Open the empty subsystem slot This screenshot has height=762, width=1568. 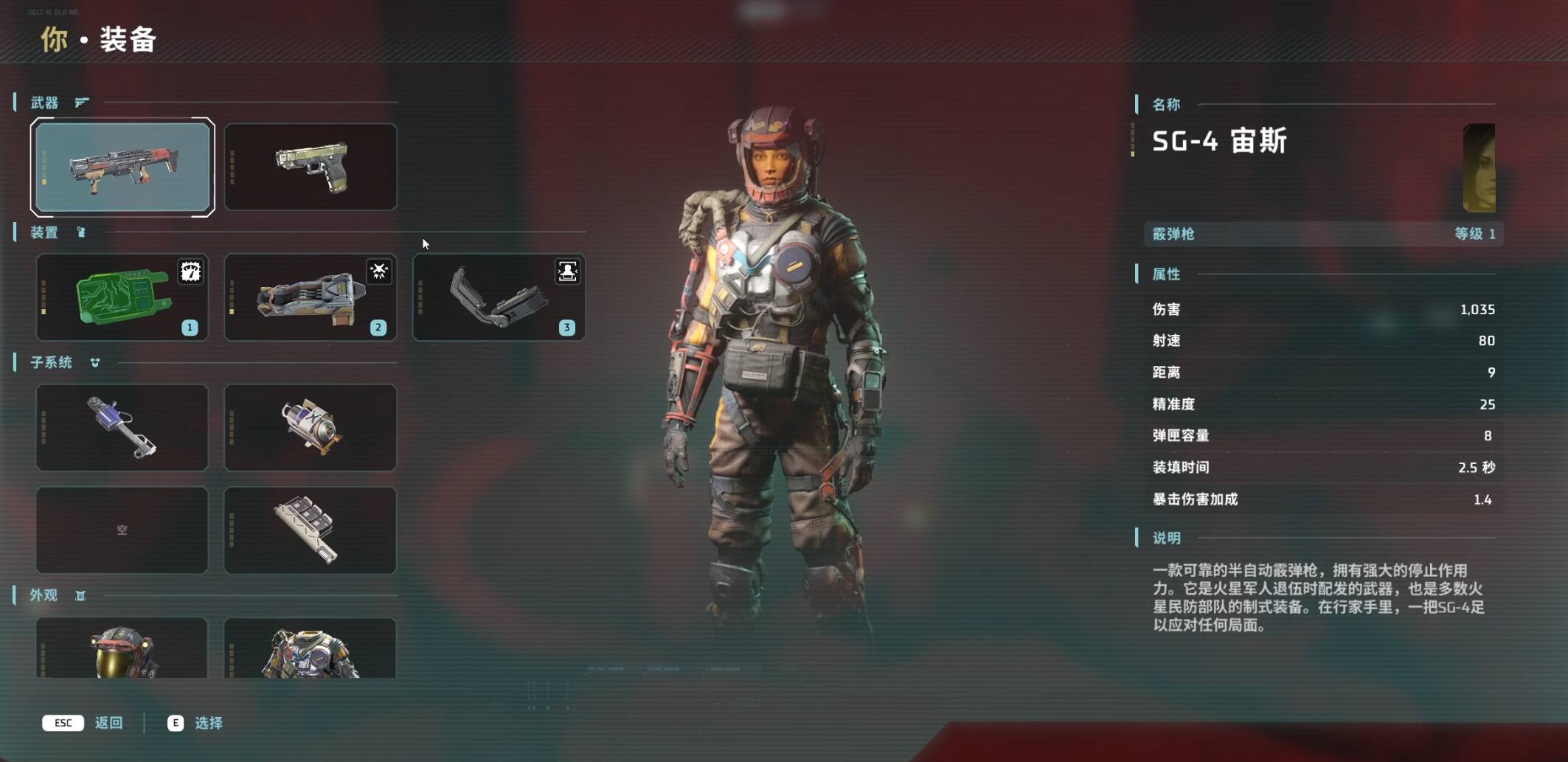(x=122, y=530)
